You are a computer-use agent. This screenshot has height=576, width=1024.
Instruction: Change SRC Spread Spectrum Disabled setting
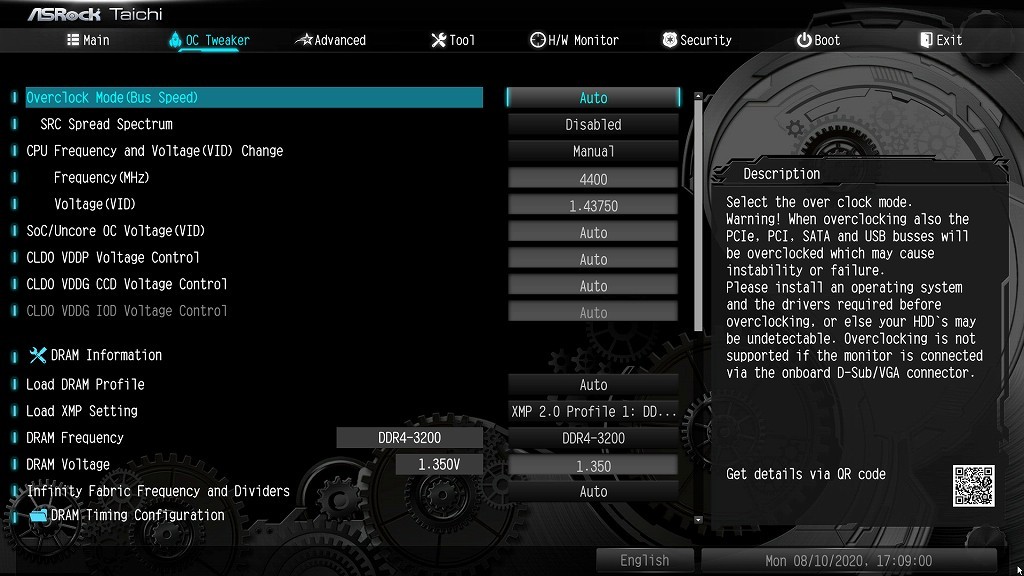click(x=593, y=125)
